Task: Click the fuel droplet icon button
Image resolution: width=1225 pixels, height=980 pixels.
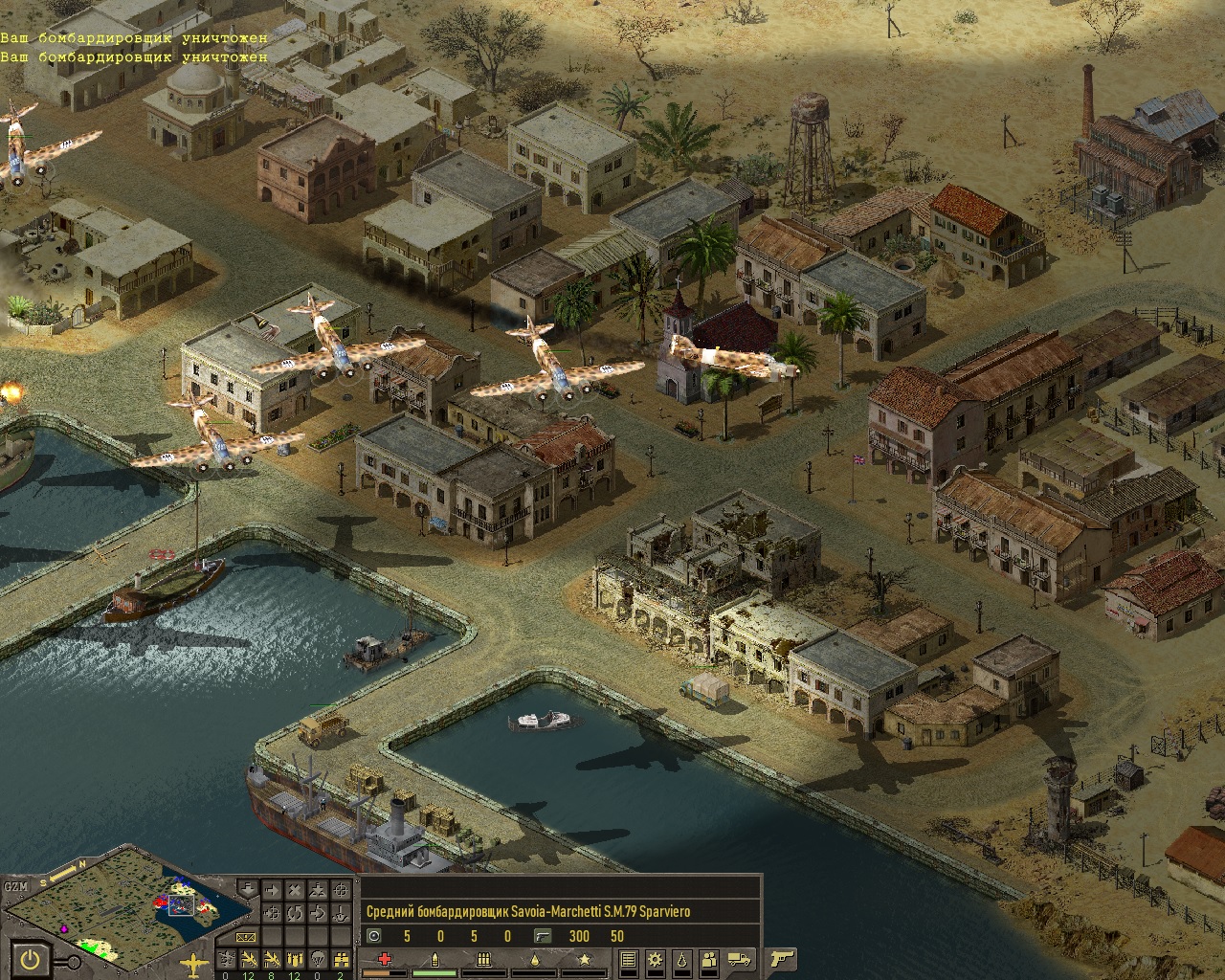Action: 682,959
